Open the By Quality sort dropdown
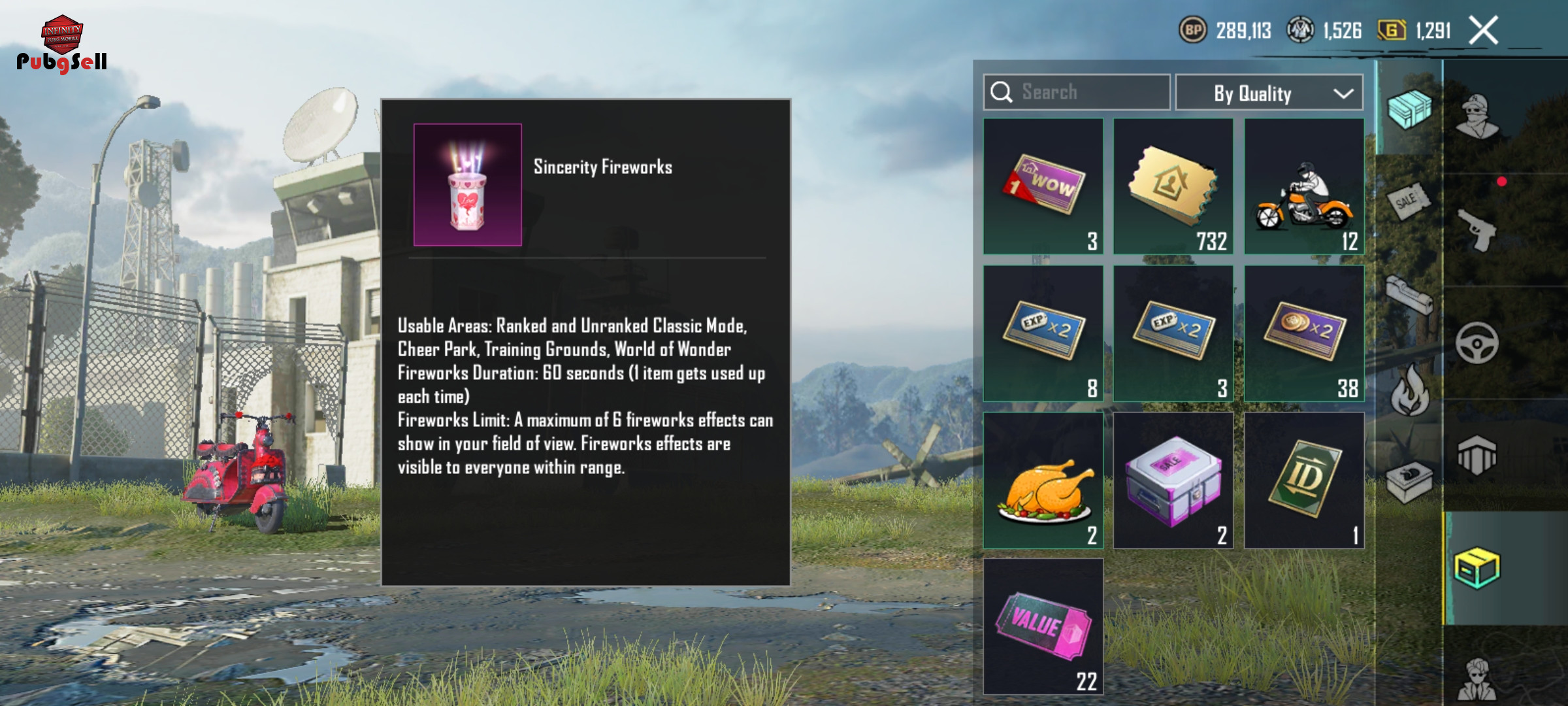This screenshot has width=1568, height=706. coord(1269,93)
